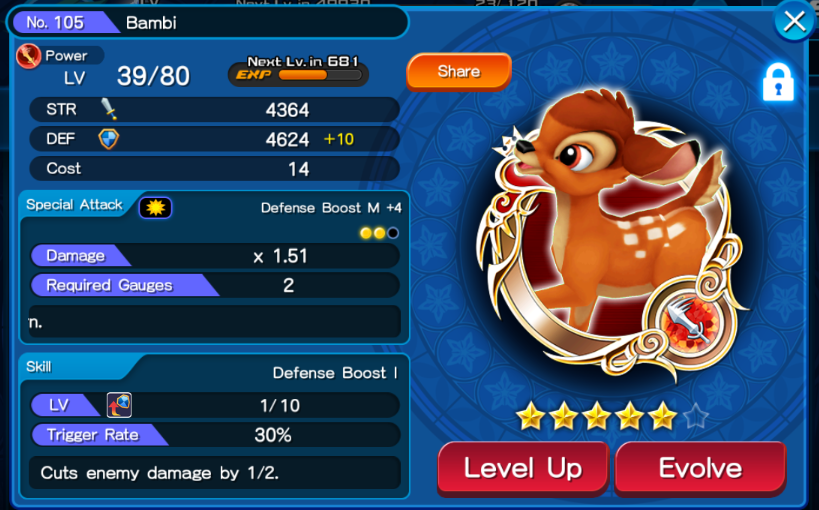The width and height of the screenshot is (819, 510).
Task: Level Up the Bambi medal
Action: tap(523, 468)
